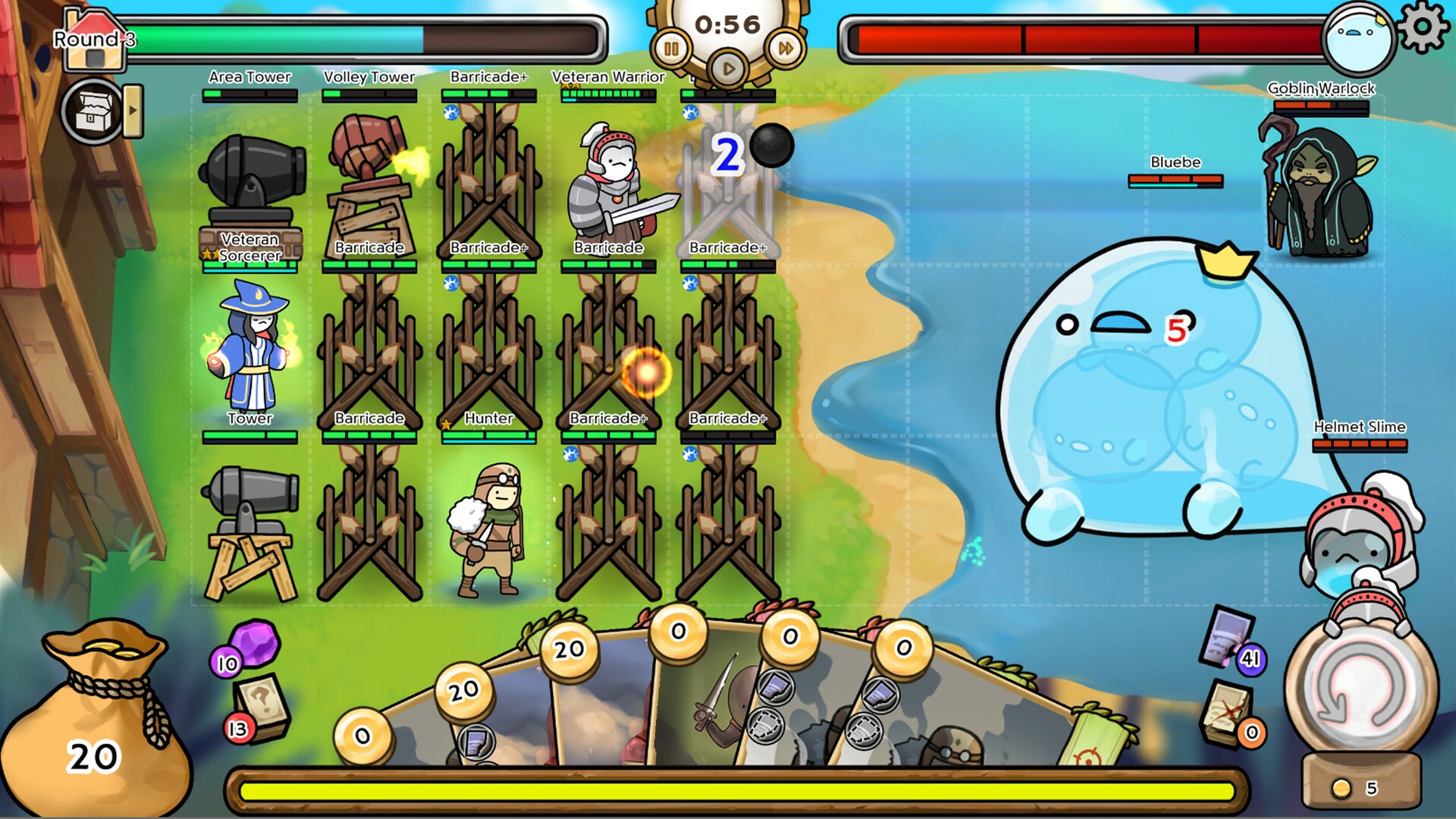Toggle the play button under the timer
Image resolution: width=1456 pixels, height=819 pixels.
[x=727, y=67]
